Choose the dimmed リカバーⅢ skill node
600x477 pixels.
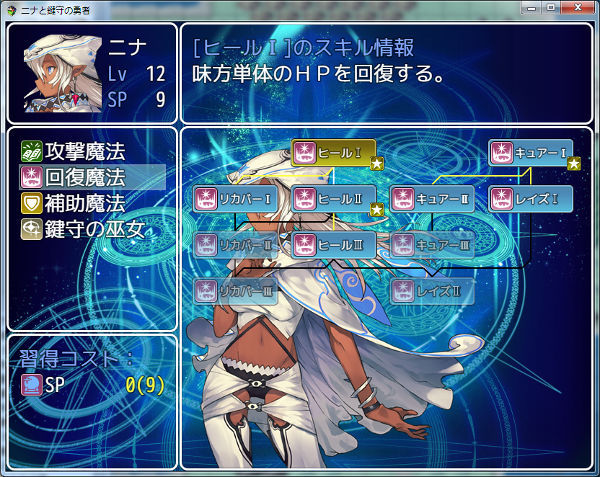pyautogui.click(x=234, y=290)
